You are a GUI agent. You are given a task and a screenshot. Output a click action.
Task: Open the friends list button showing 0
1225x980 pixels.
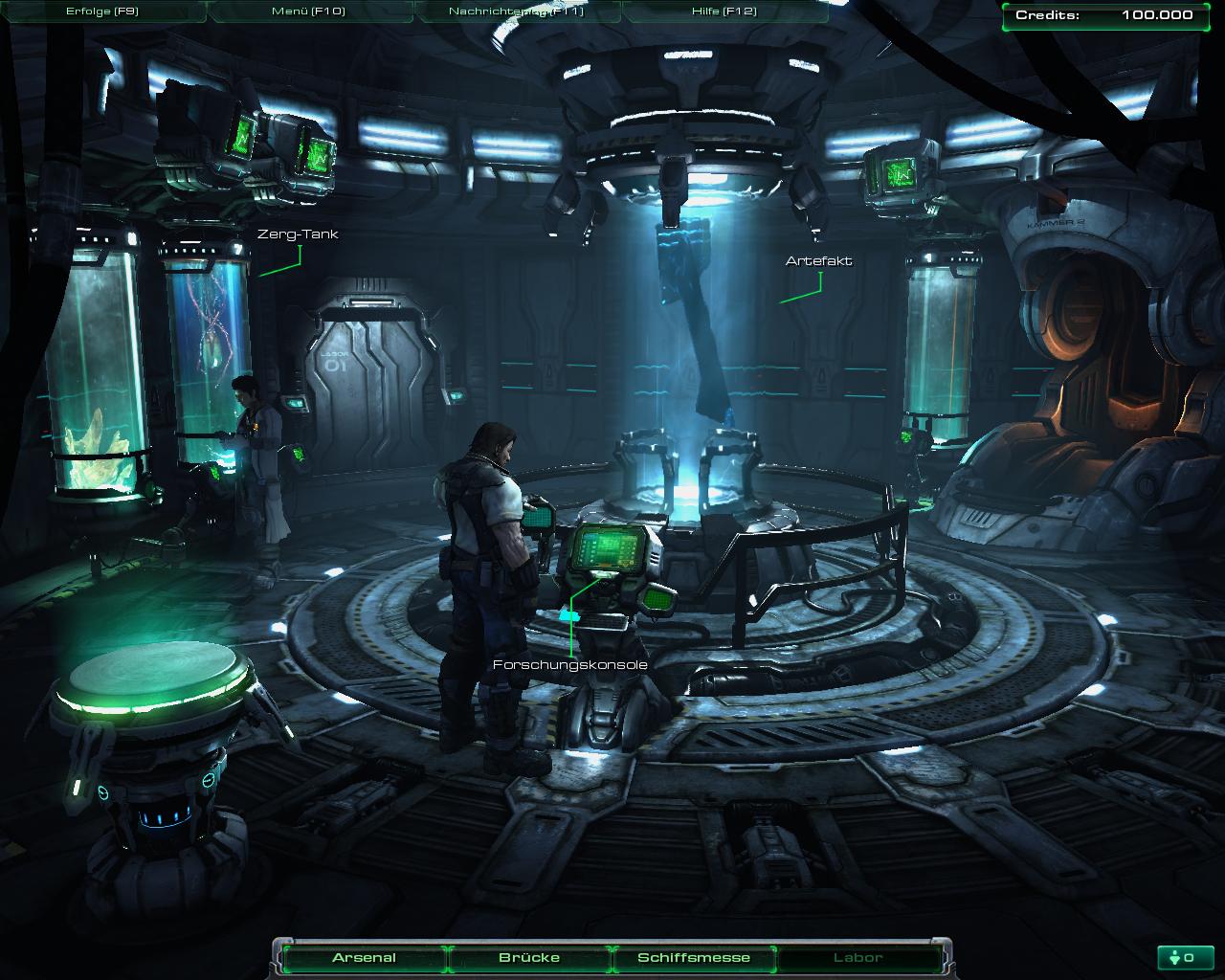[1184, 957]
